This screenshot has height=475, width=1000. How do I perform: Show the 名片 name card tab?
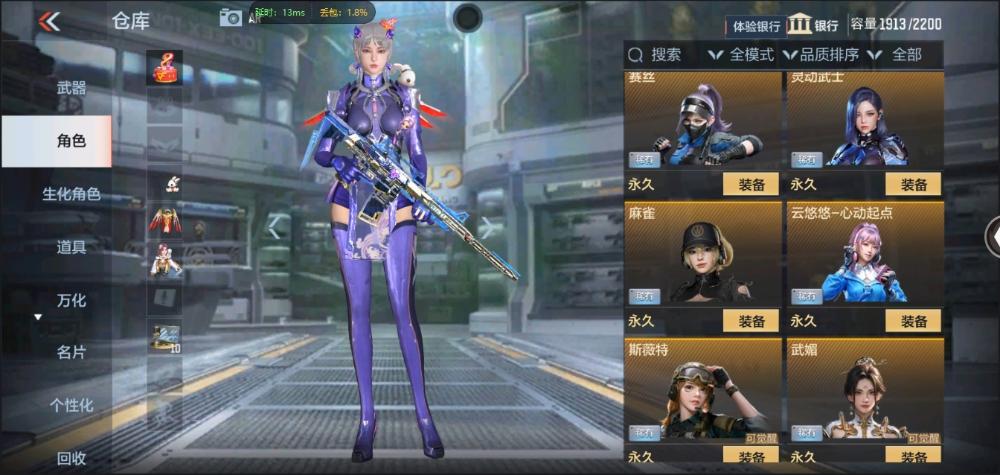[x=71, y=352]
